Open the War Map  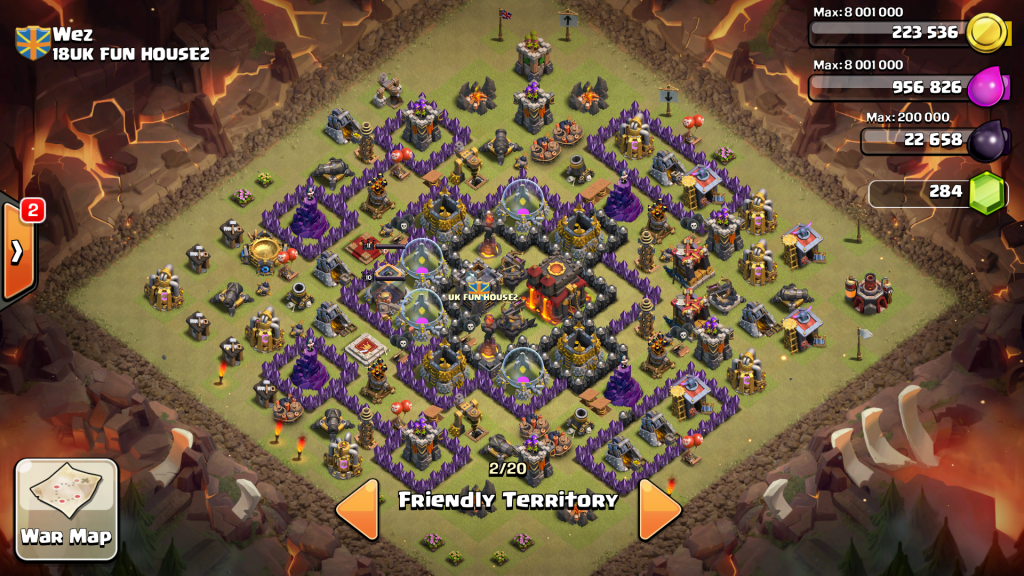(x=67, y=509)
